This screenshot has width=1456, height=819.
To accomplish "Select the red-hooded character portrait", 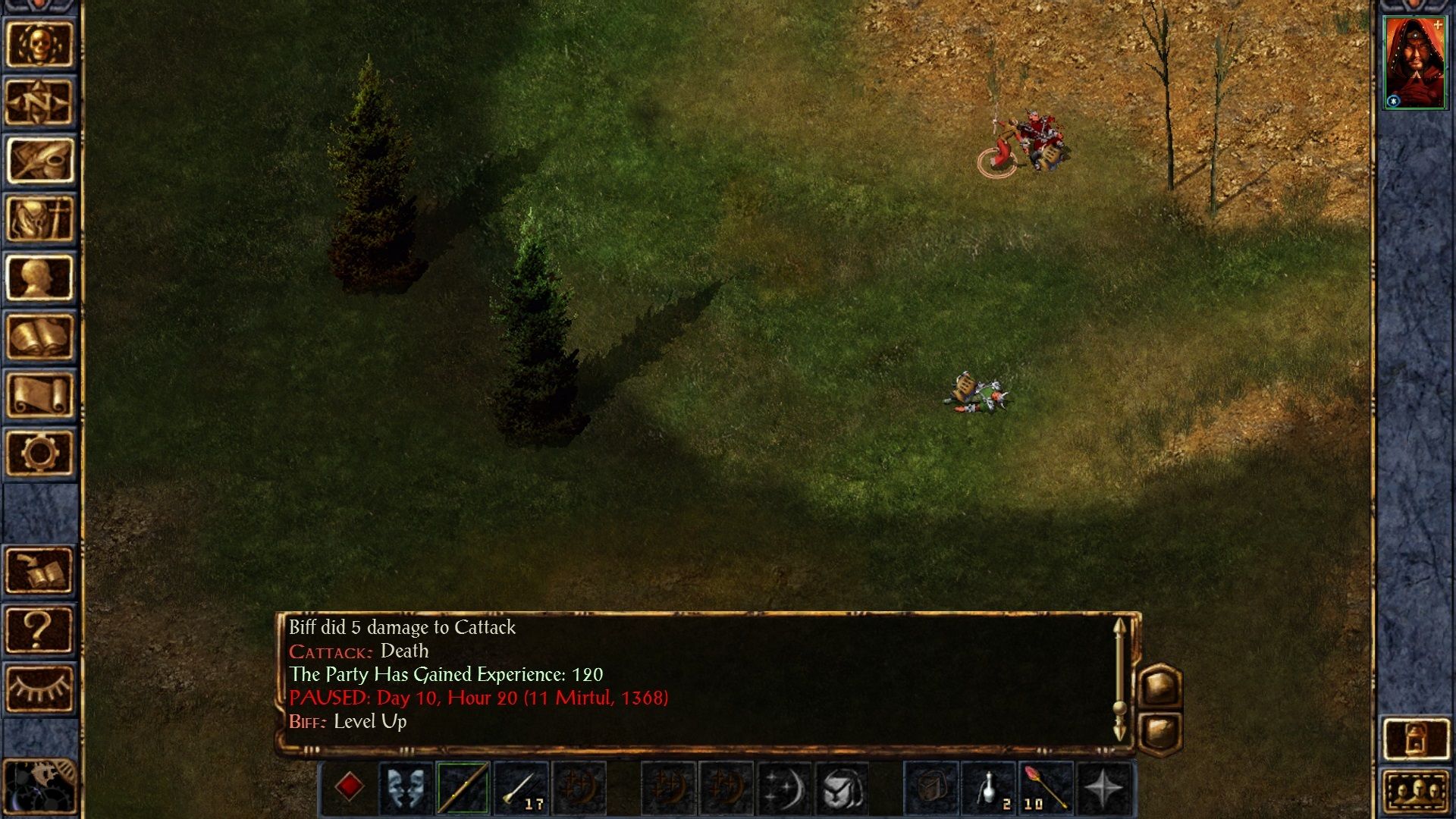I will [x=1414, y=63].
